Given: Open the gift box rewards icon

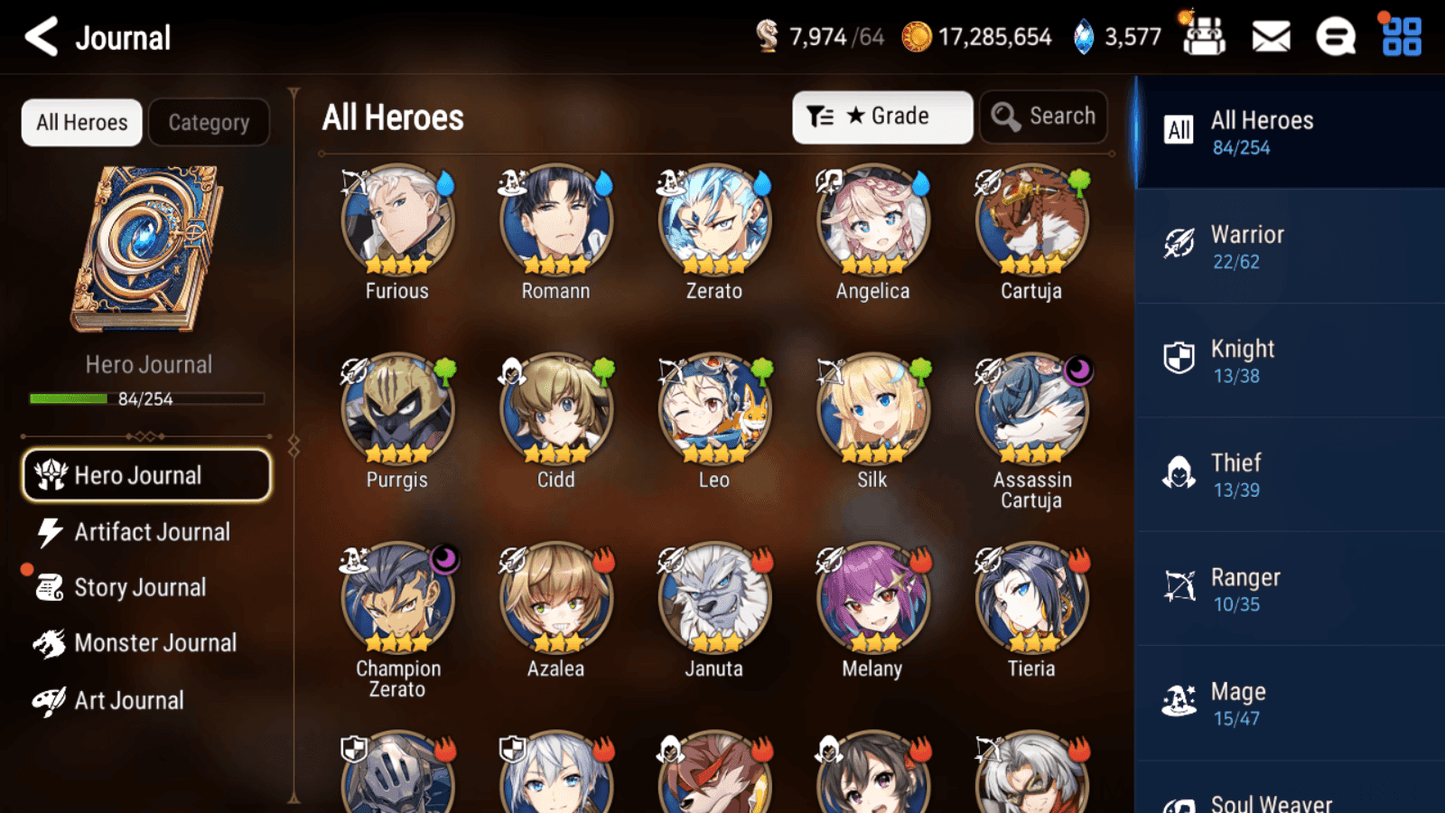Looking at the screenshot, I should coord(1203,35).
